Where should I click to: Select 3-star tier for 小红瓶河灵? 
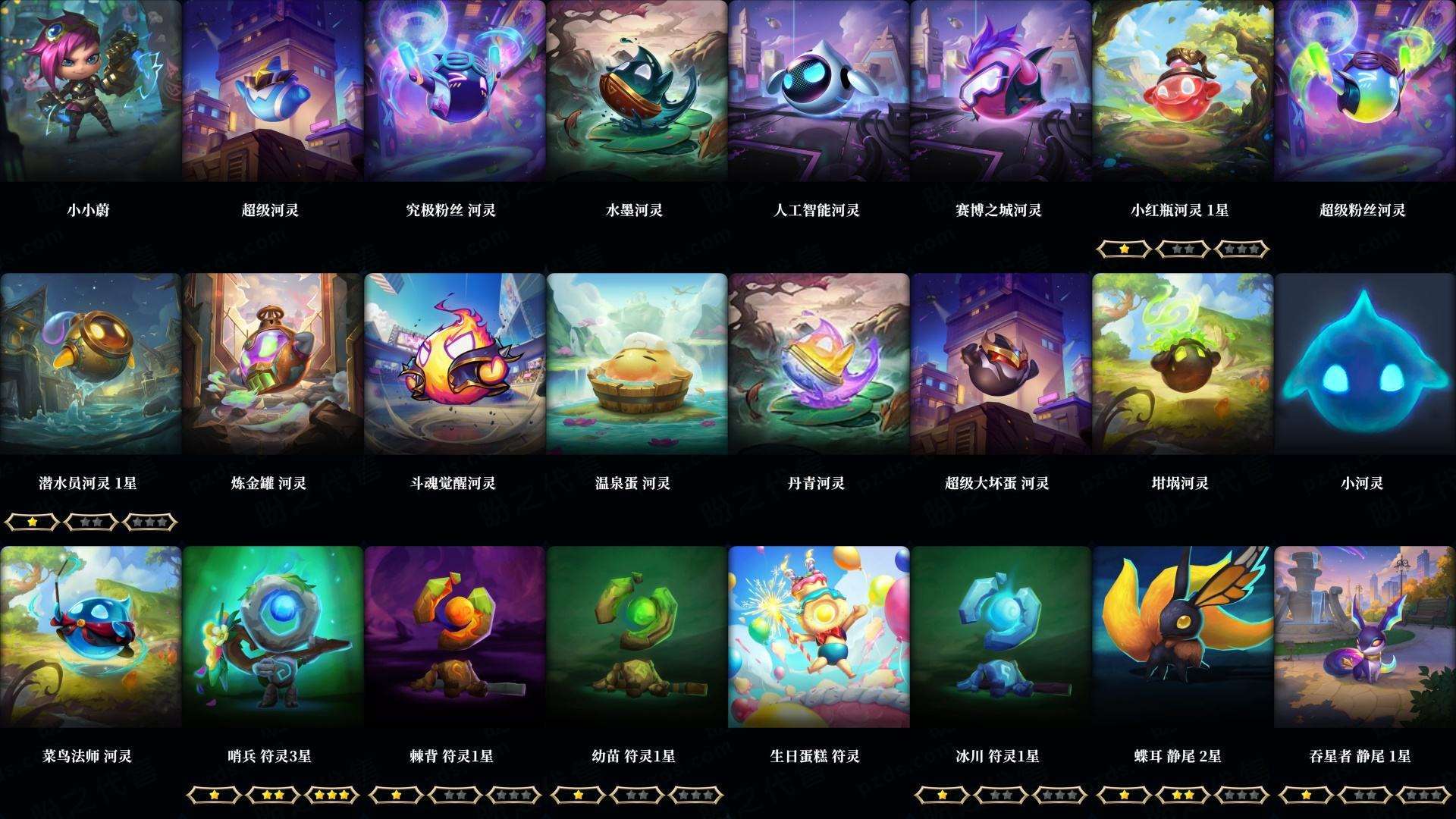coord(1241,248)
